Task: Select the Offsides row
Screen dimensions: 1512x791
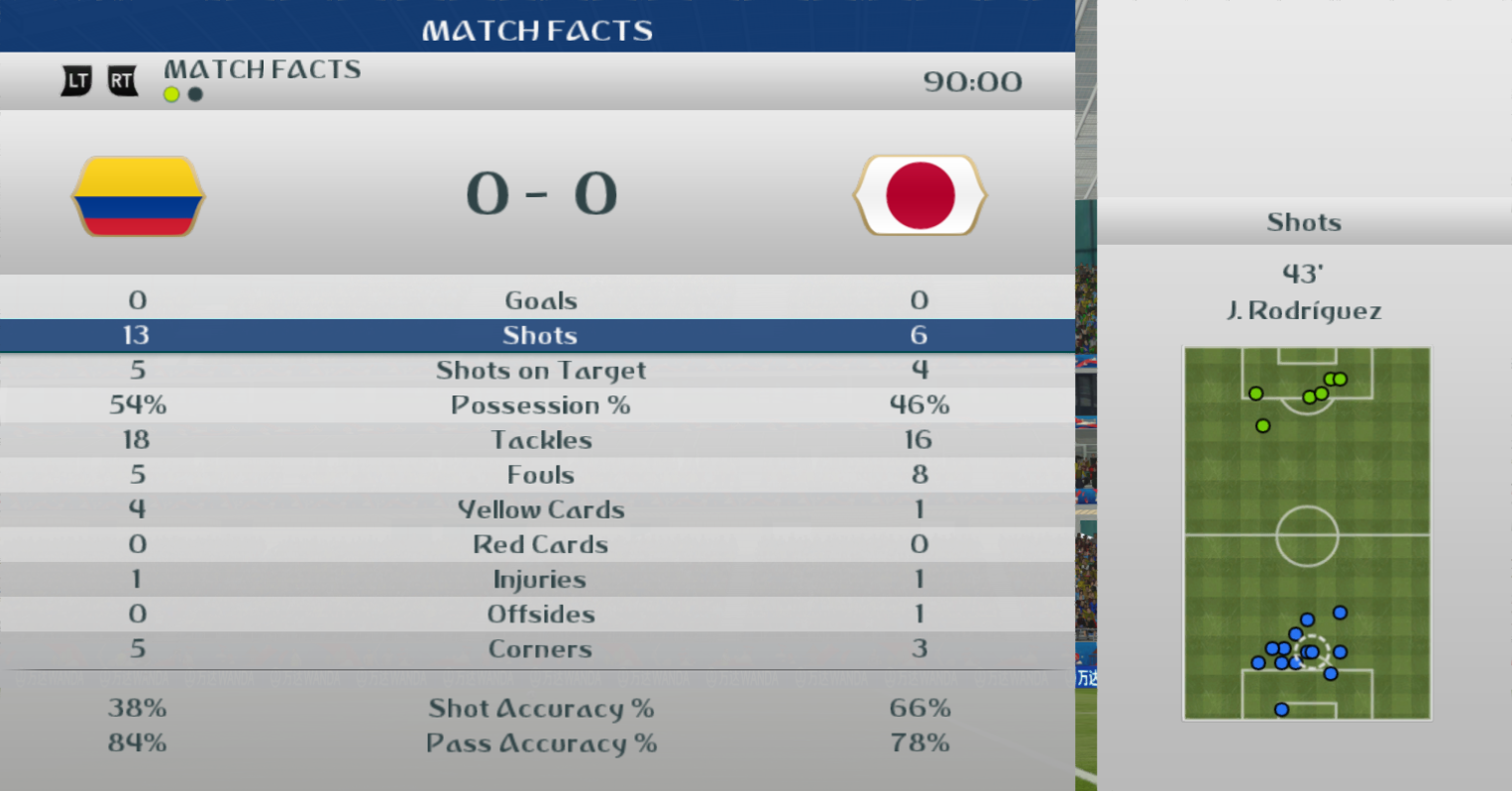Action: [540, 614]
